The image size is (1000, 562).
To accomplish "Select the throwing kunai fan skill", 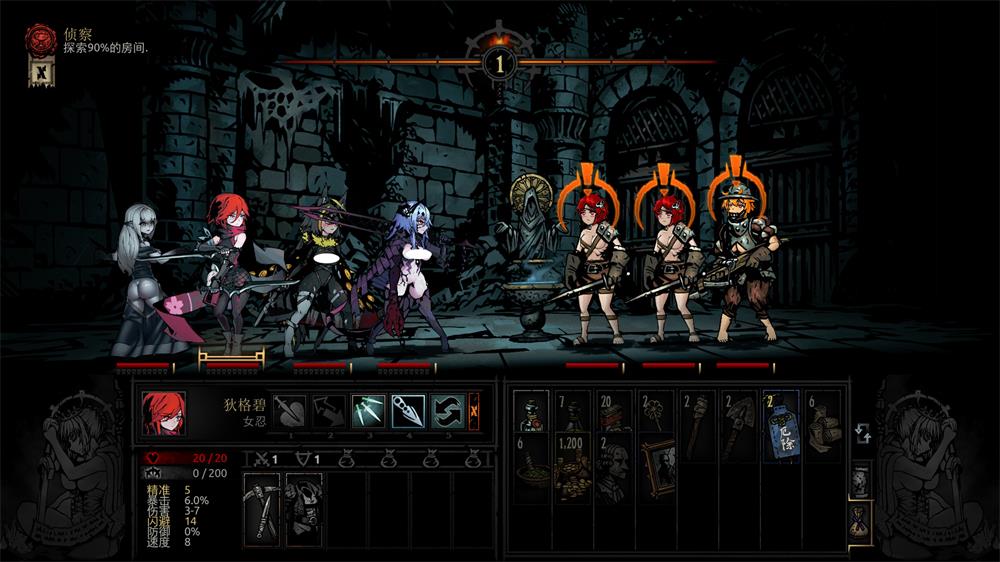I will pyautogui.click(x=368, y=411).
